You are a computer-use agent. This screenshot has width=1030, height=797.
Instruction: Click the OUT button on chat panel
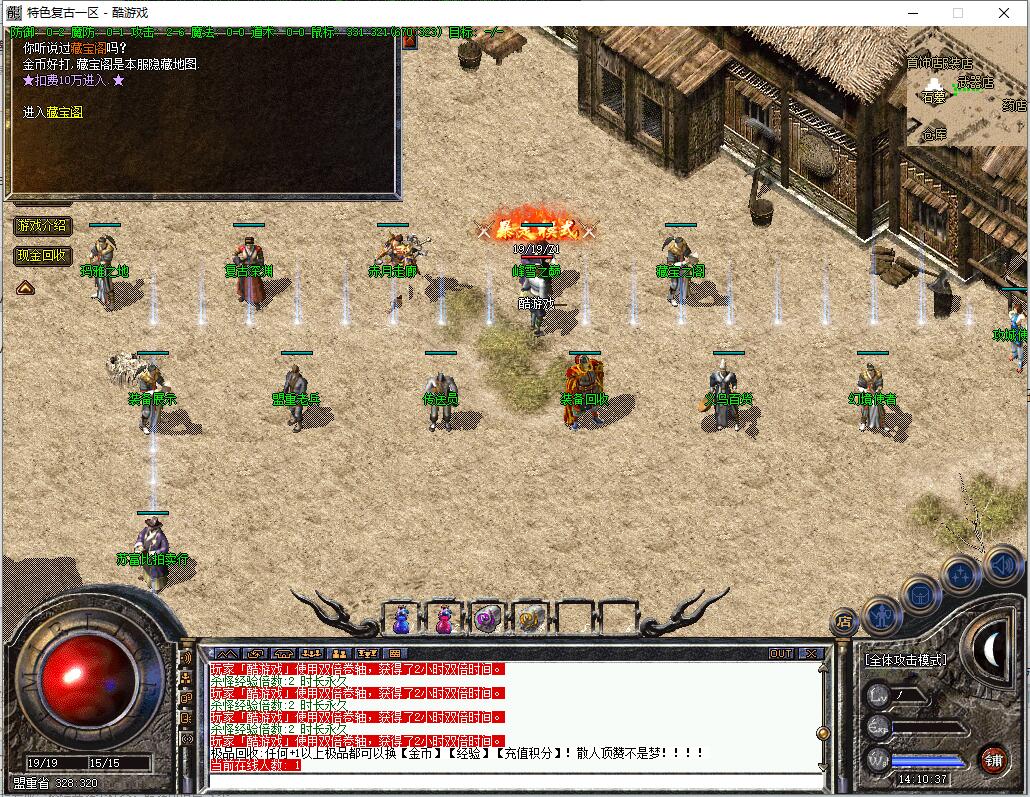(781, 653)
